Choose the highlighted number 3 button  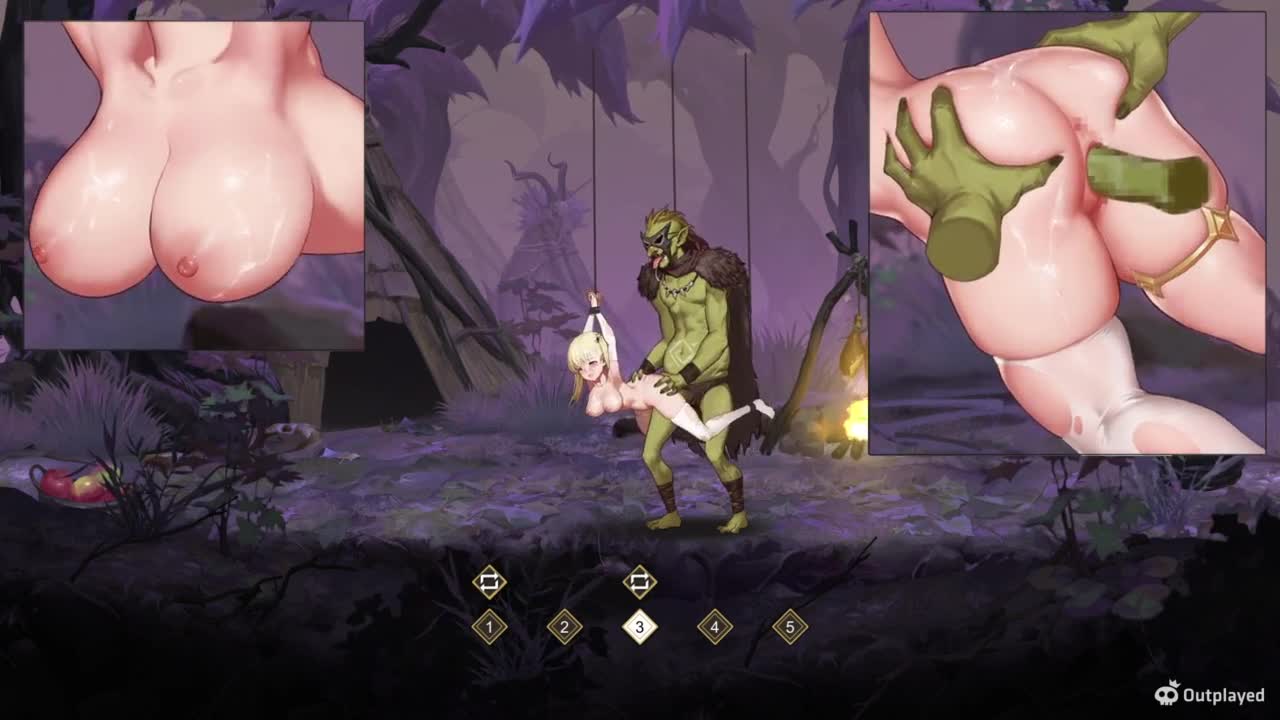click(639, 627)
